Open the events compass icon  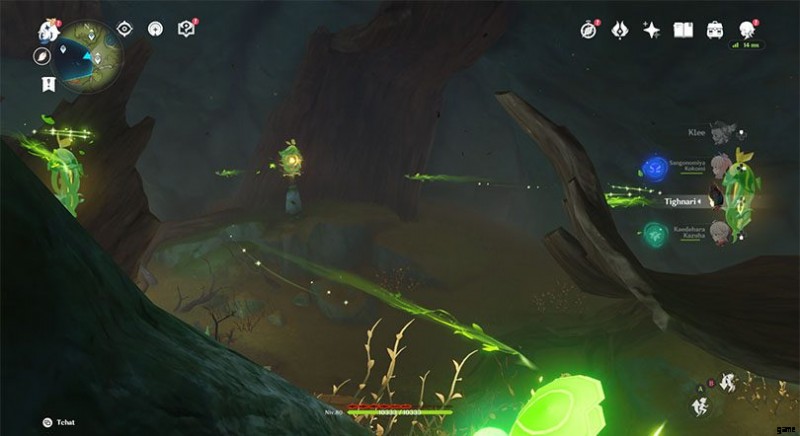pyautogui.click(x=588, y=30)
